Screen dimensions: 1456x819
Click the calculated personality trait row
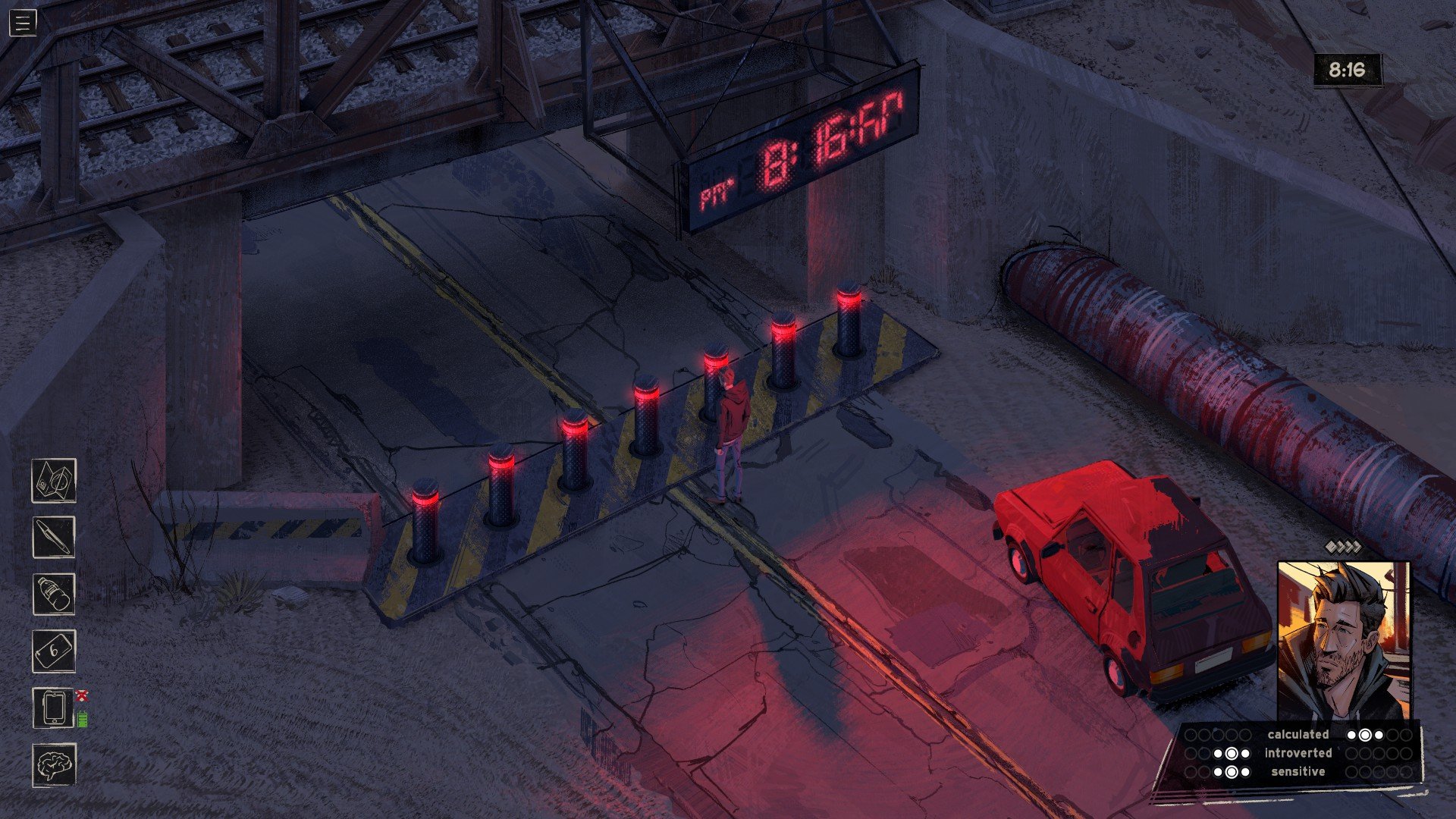1298,734
